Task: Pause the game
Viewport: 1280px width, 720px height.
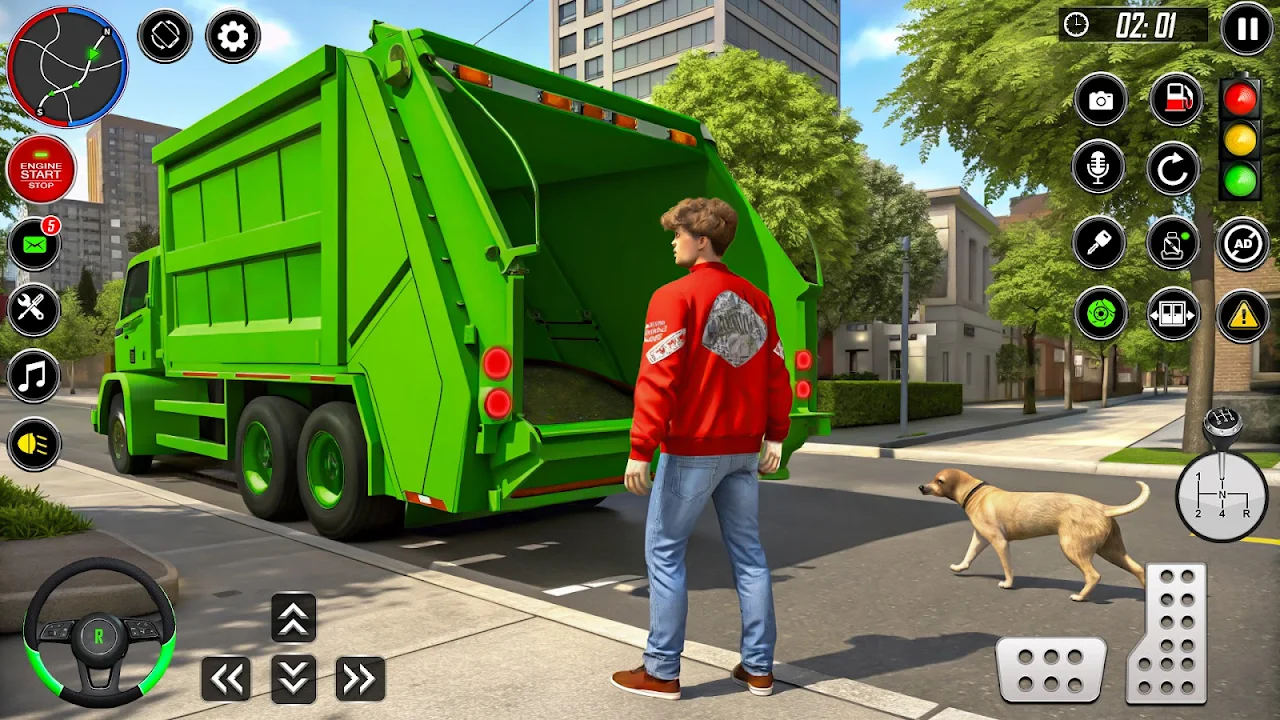Action: pyautogui.click(x=1247, y=28)
